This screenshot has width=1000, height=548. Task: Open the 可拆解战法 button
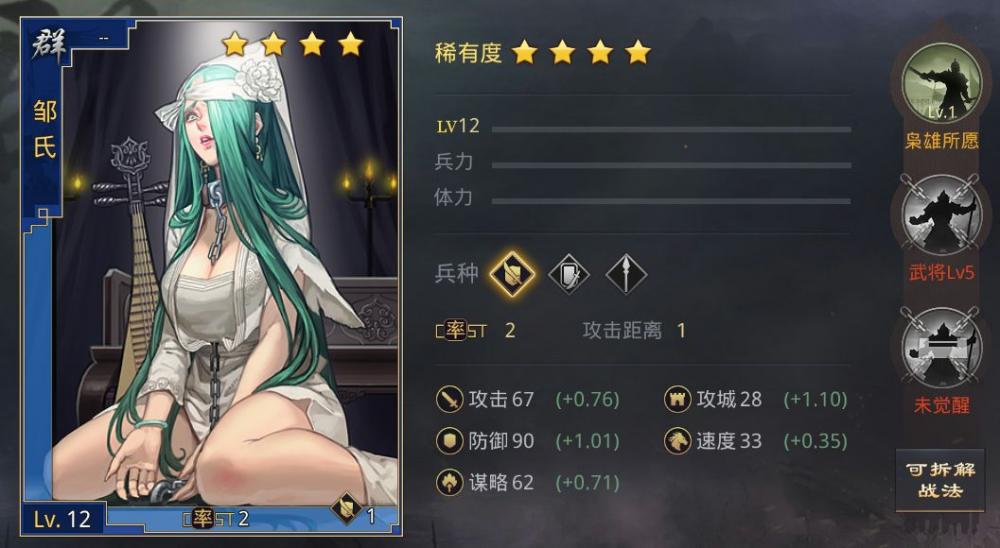point(940,481)
